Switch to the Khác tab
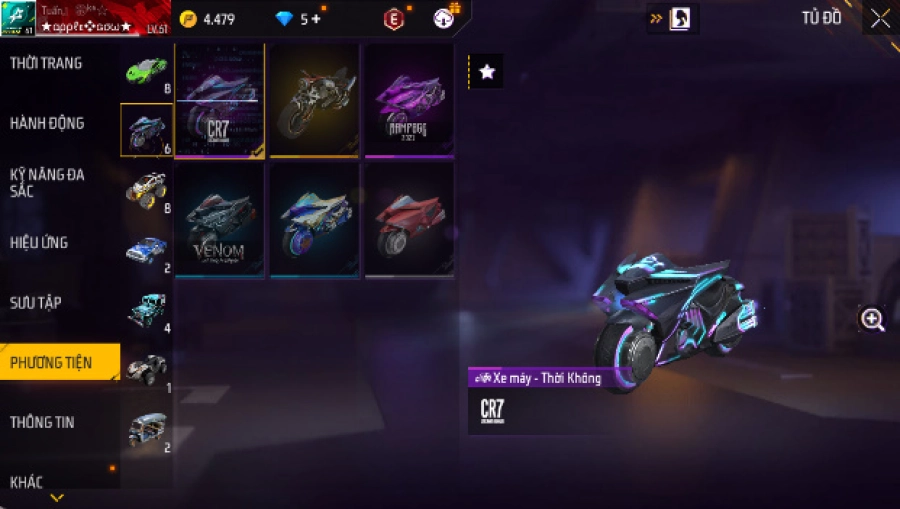Image resolution: width=900 pixels, height=509 pixels. pyautogui.click(x=27, y=482)
